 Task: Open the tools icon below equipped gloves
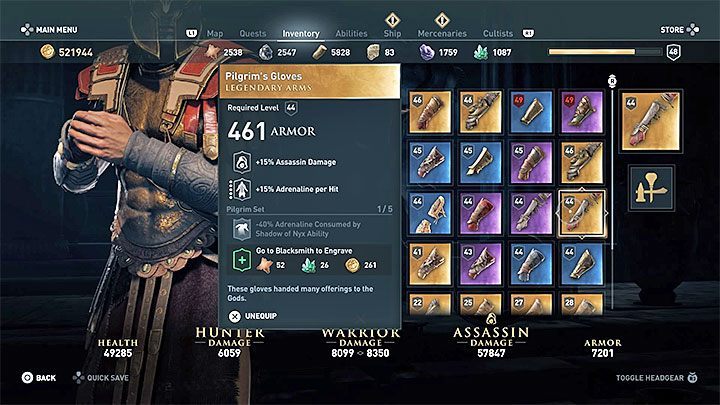tap(650, 185)
